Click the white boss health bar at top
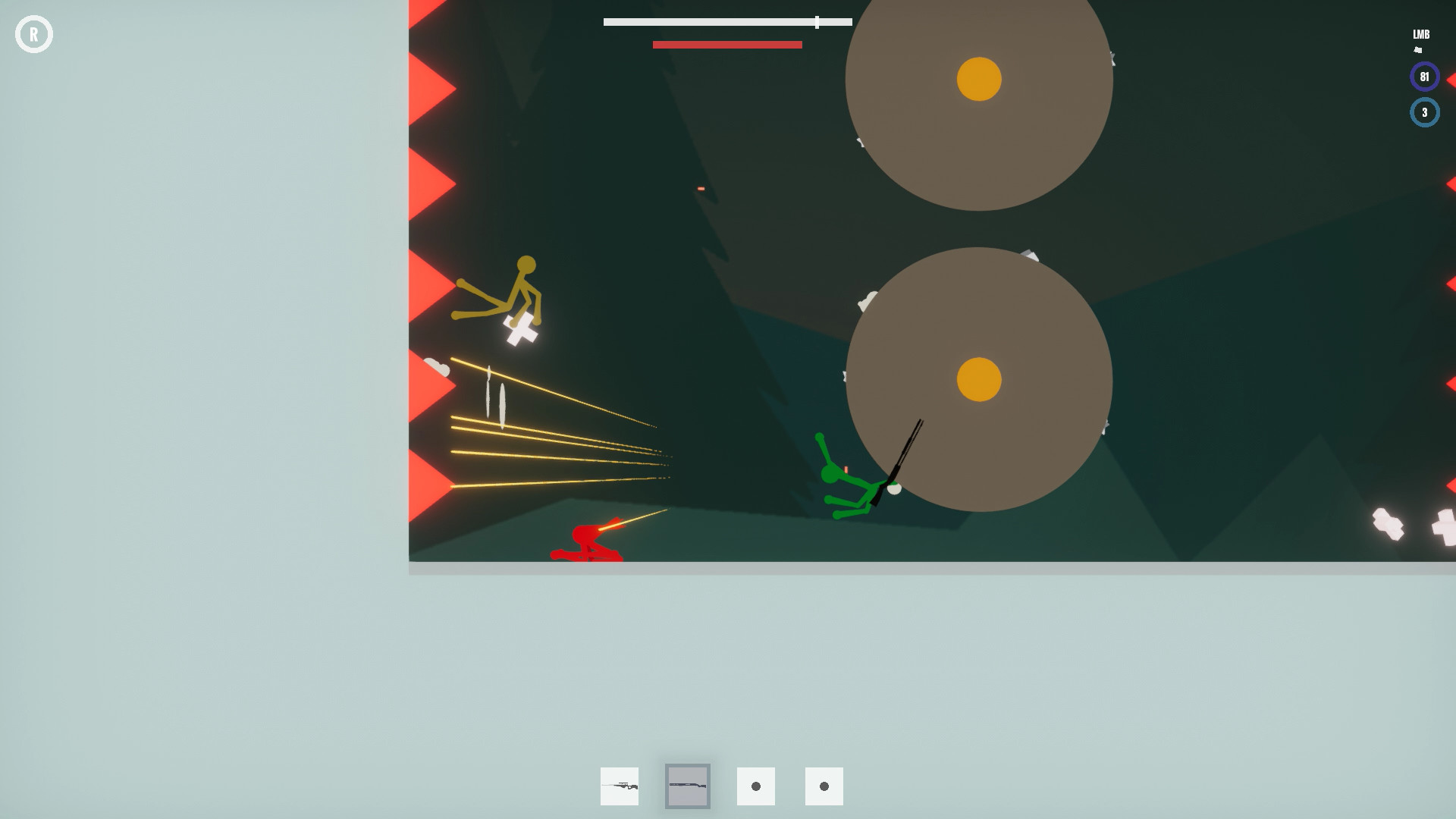 point(726,22)
